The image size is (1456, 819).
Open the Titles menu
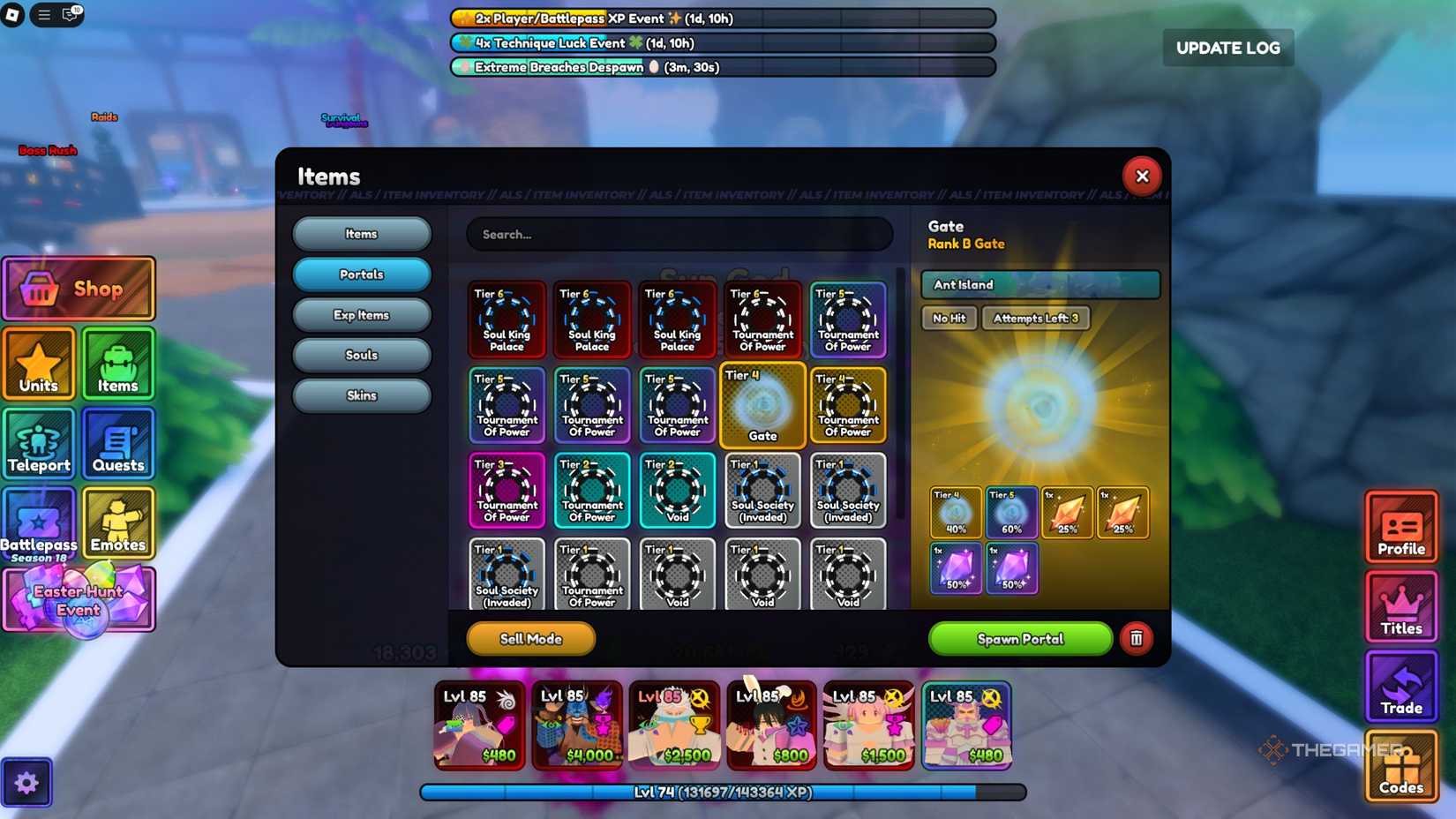(x=1401, y=607)
